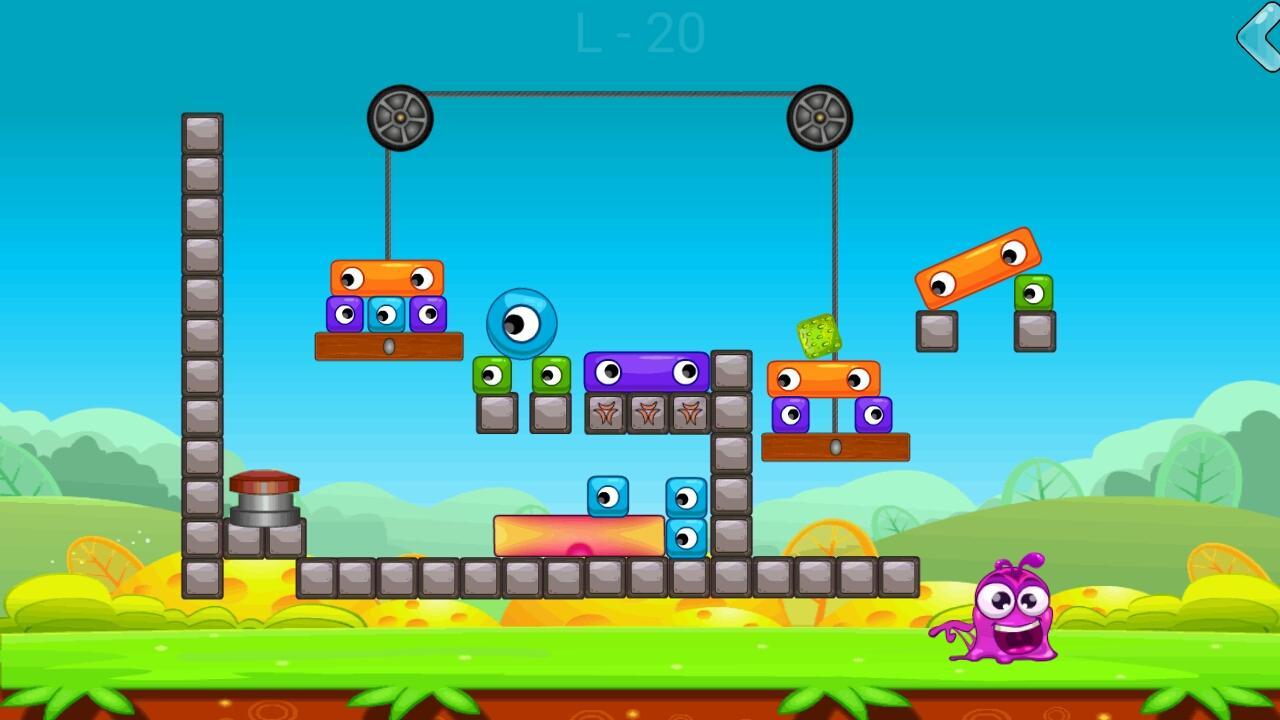Click the yellow eyed block atop the pink slab
This screenshot has height=720, width=1280.
click(x=609, y=495)
